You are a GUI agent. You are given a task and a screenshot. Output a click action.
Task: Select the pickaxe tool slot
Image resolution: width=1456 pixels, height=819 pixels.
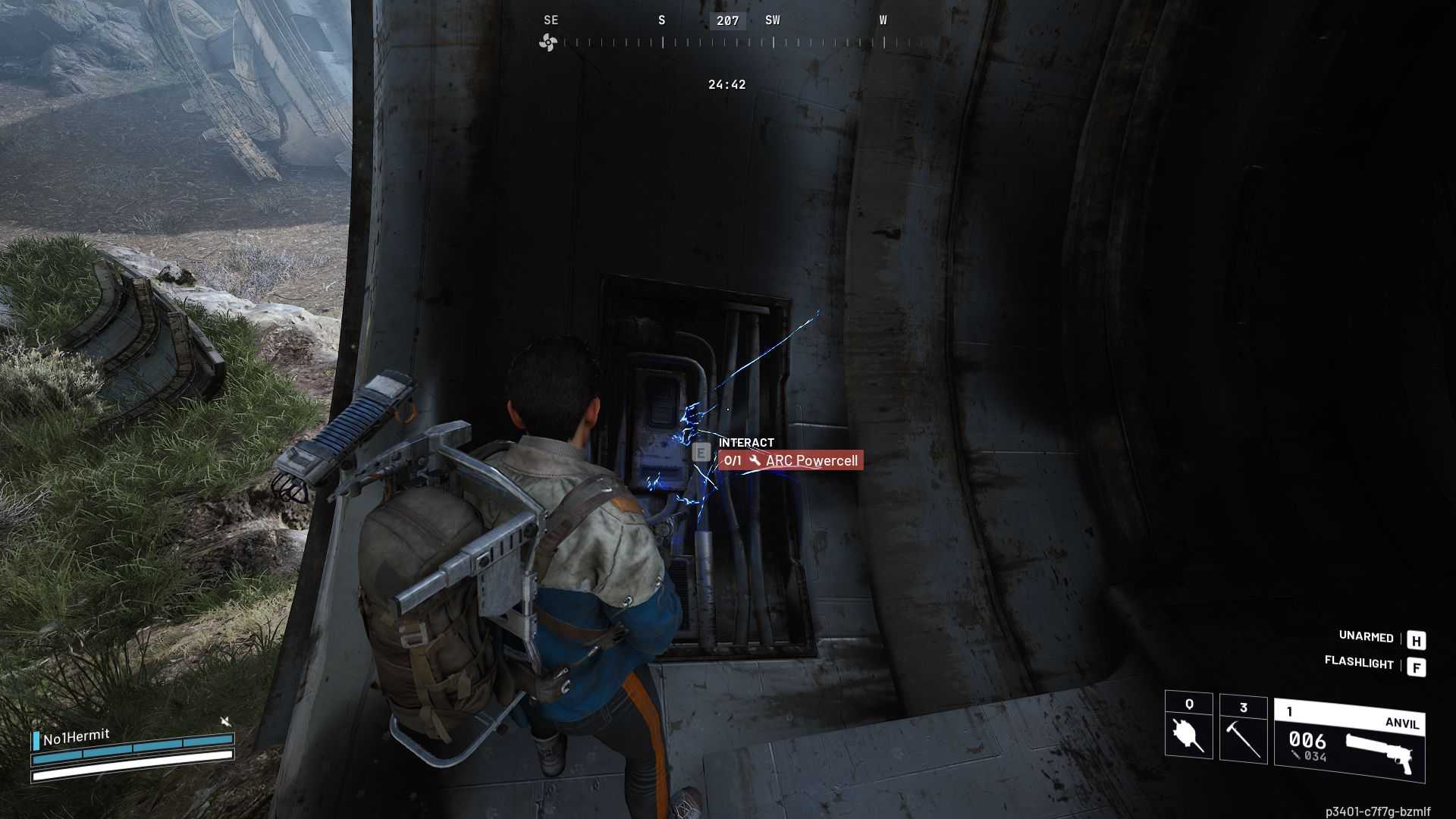click(1243, 730)
